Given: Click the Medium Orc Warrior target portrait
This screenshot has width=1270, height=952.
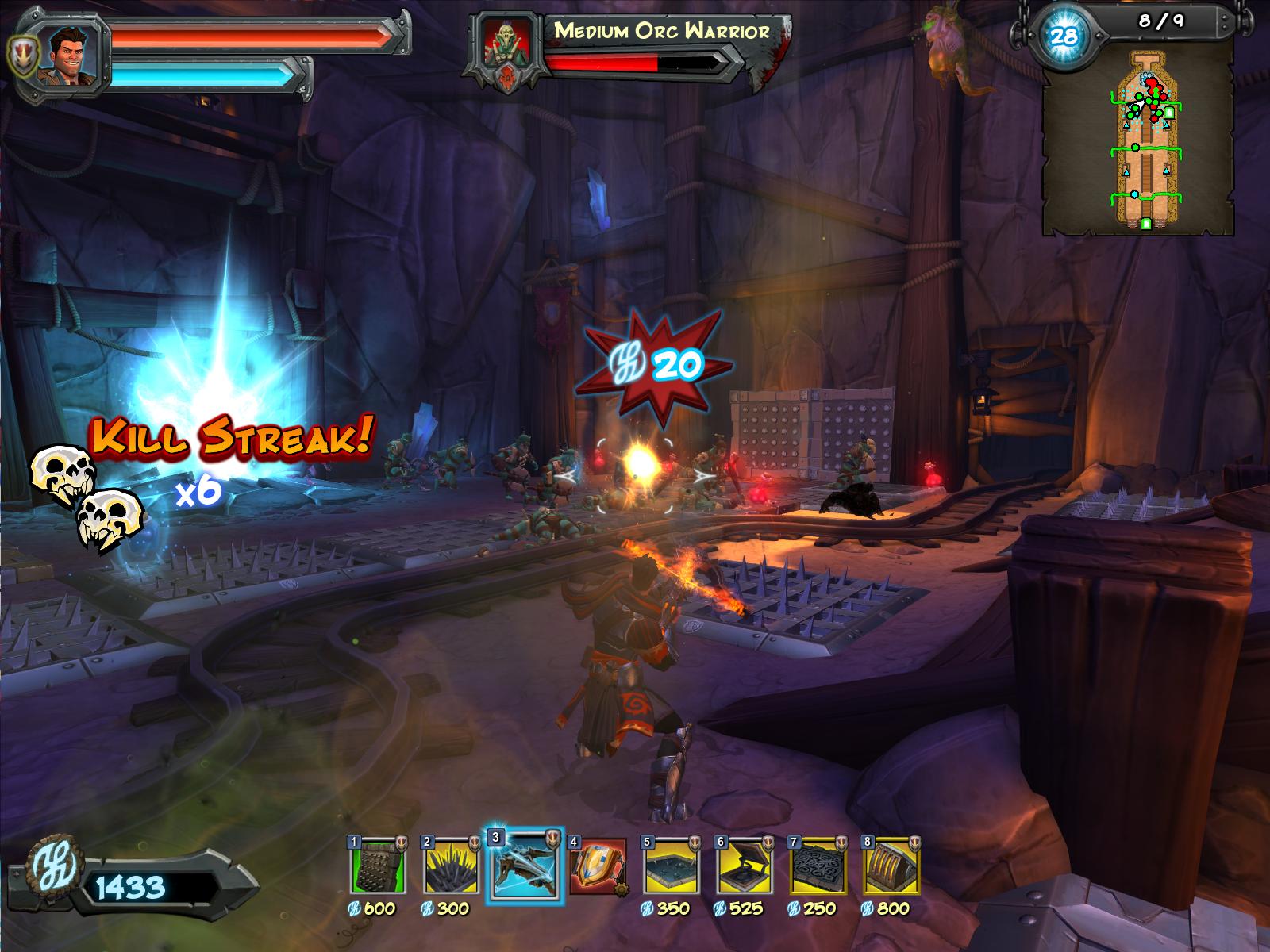Looking at the screenshot, I should (x=507, y=48).
